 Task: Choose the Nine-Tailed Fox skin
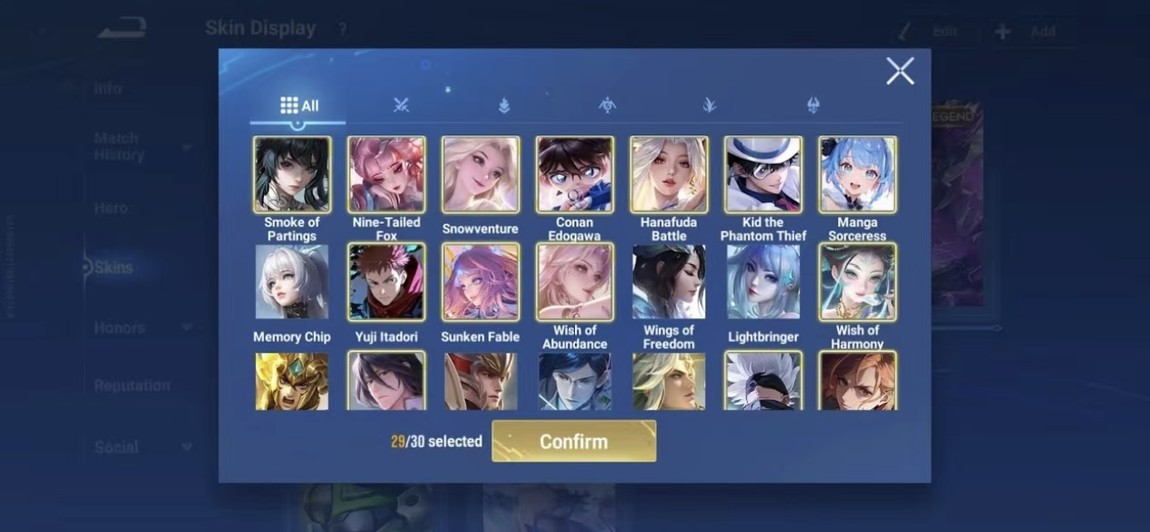386,175
